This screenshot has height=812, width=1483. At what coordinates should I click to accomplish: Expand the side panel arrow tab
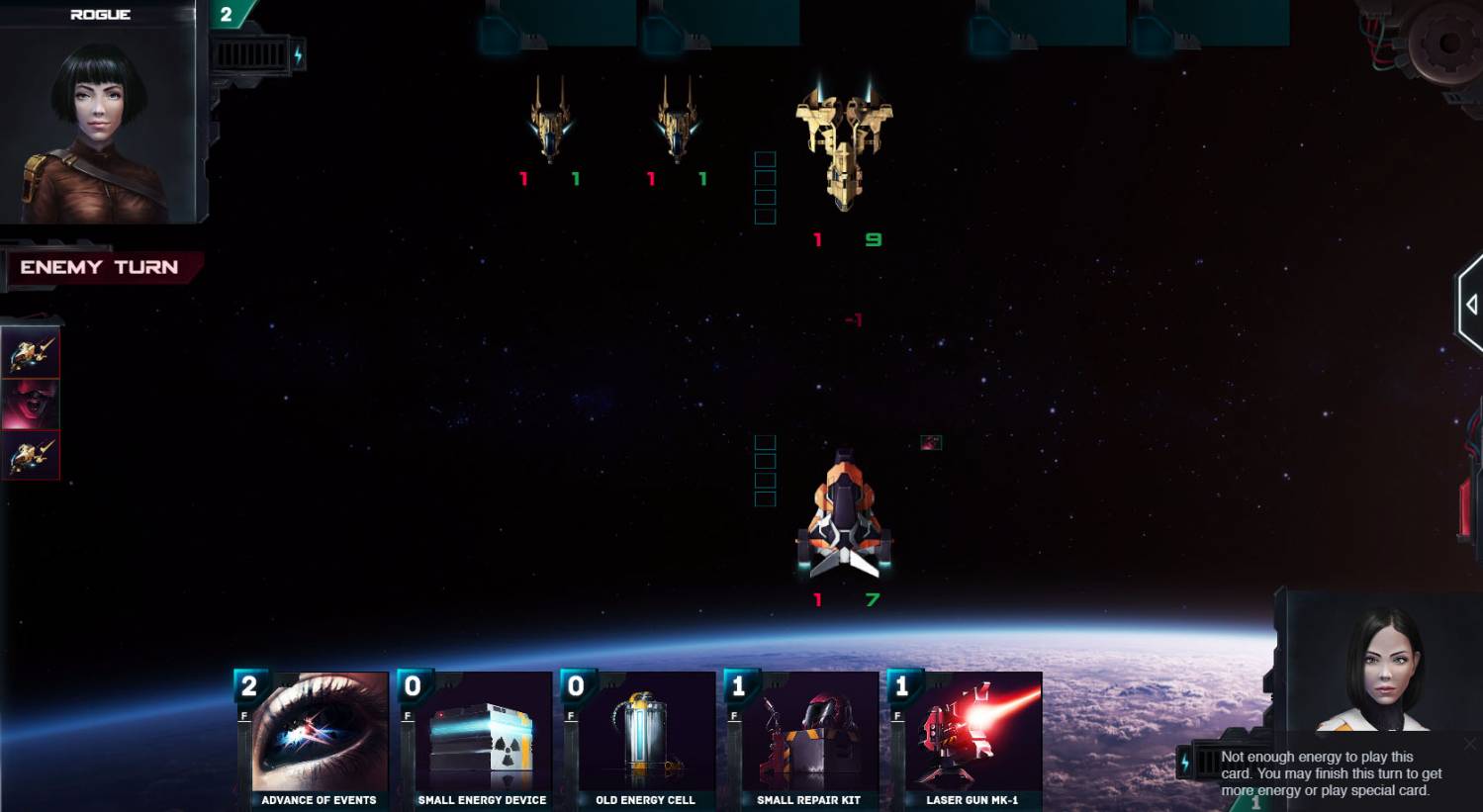coord(1471,306)
